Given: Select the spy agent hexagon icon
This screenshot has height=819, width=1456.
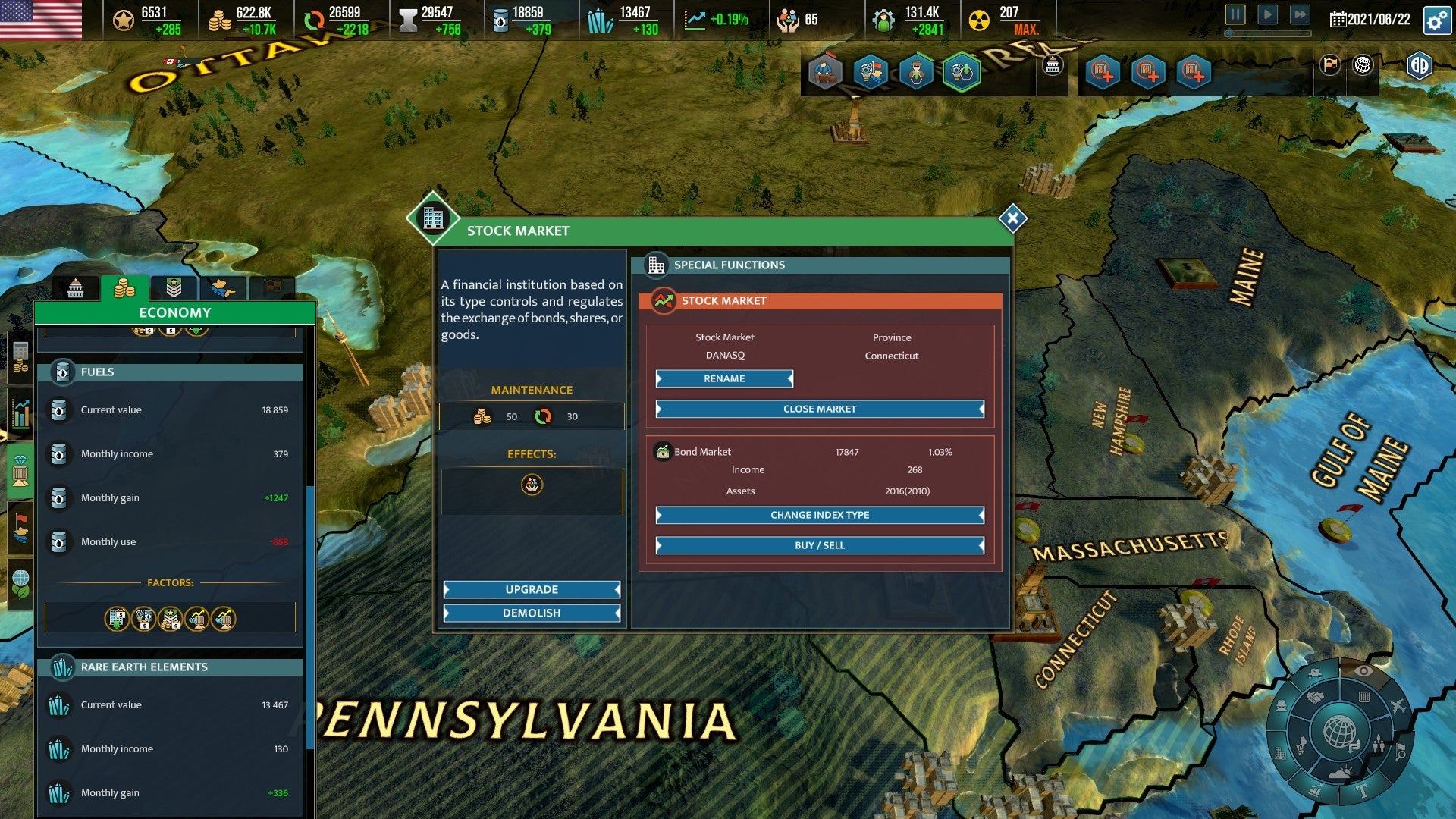Looking at the screenshot, I should (x=915, y=73).
